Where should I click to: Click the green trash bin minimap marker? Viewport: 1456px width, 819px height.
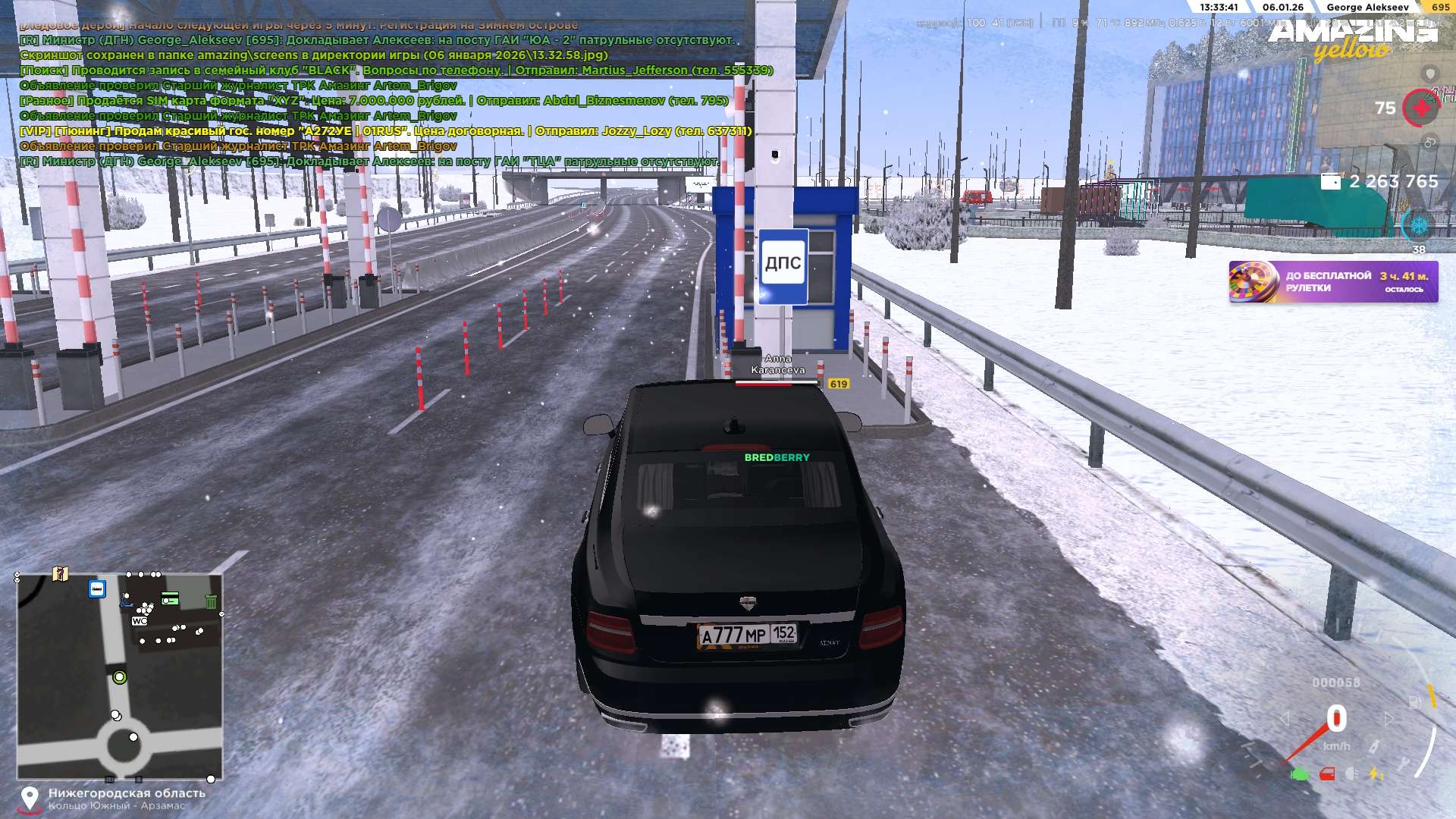pyautogui.click(x=211, y=601)
